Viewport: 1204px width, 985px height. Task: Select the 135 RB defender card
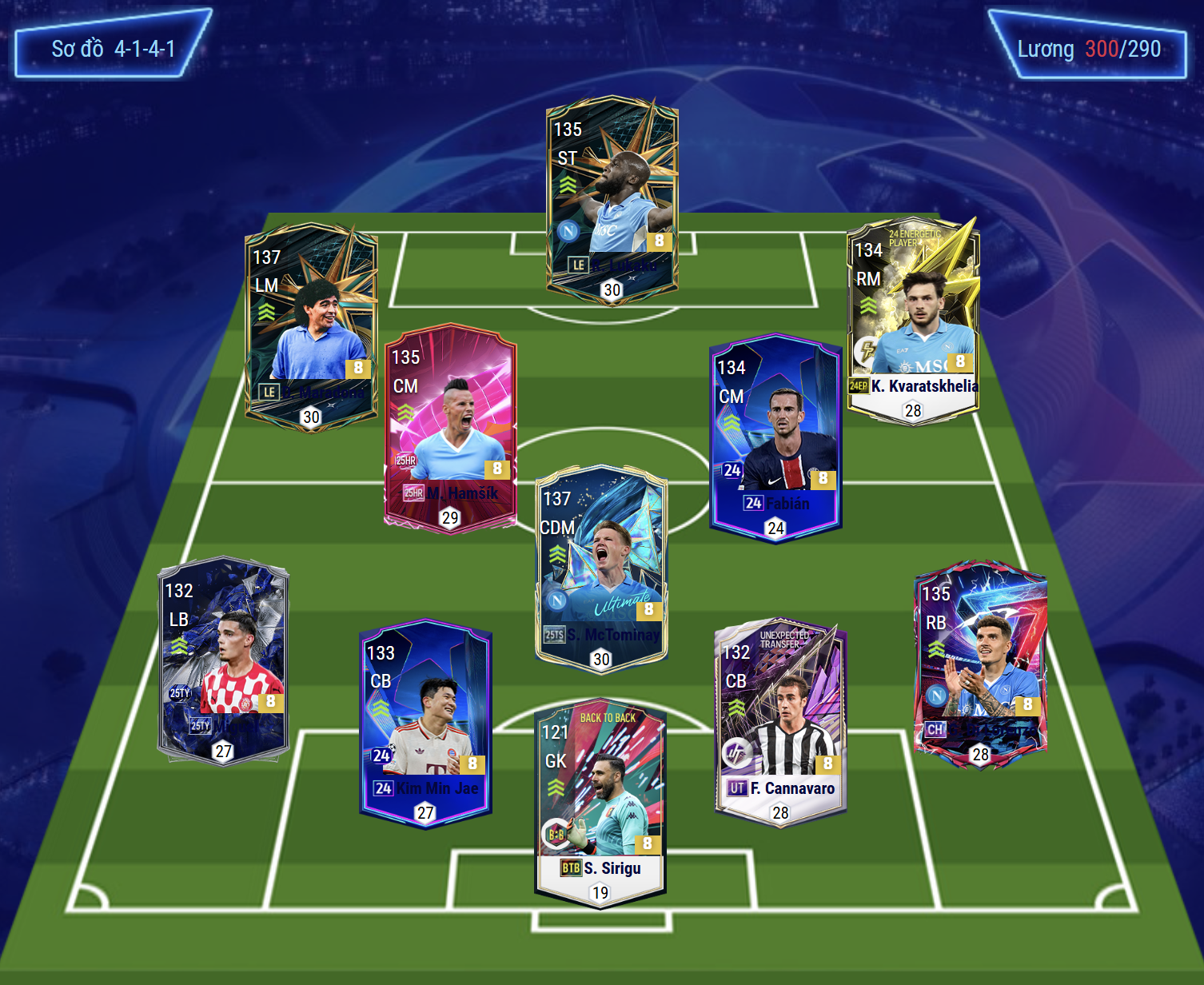(980, 664)
